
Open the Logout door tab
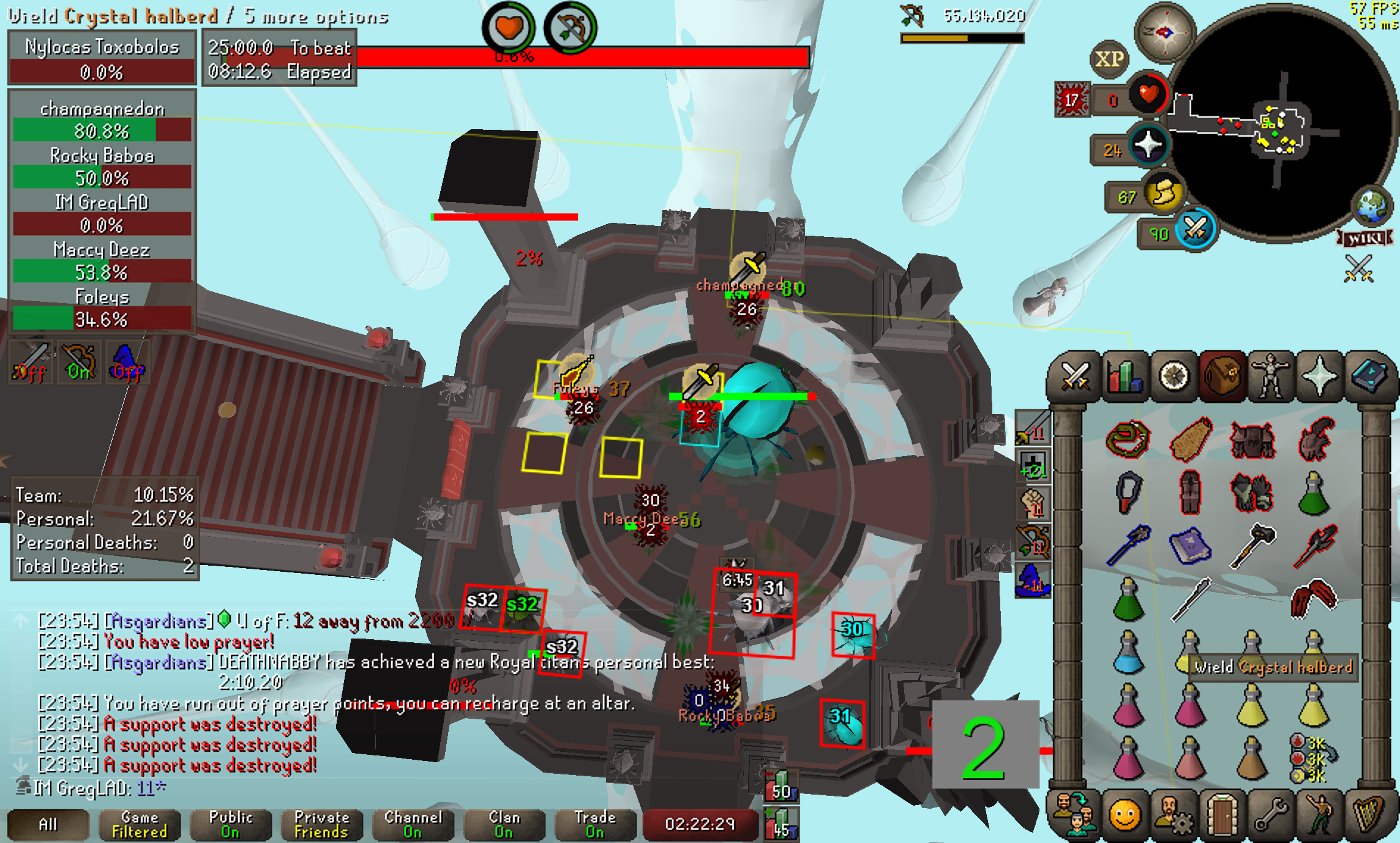click(x=1222, y=815)
